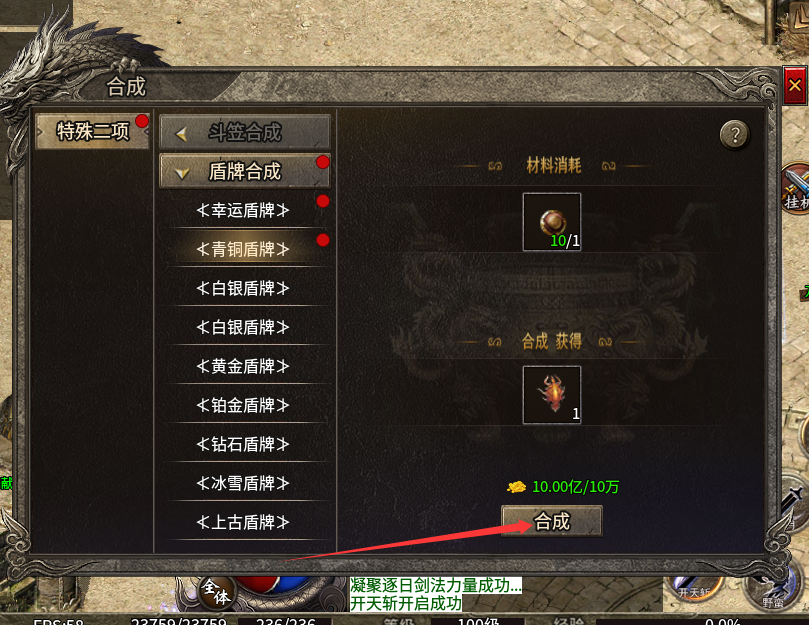The image size is (809, 625).
Task: Choose the 铂金盾牌 recipe
Action: click(x=244, y=405)
